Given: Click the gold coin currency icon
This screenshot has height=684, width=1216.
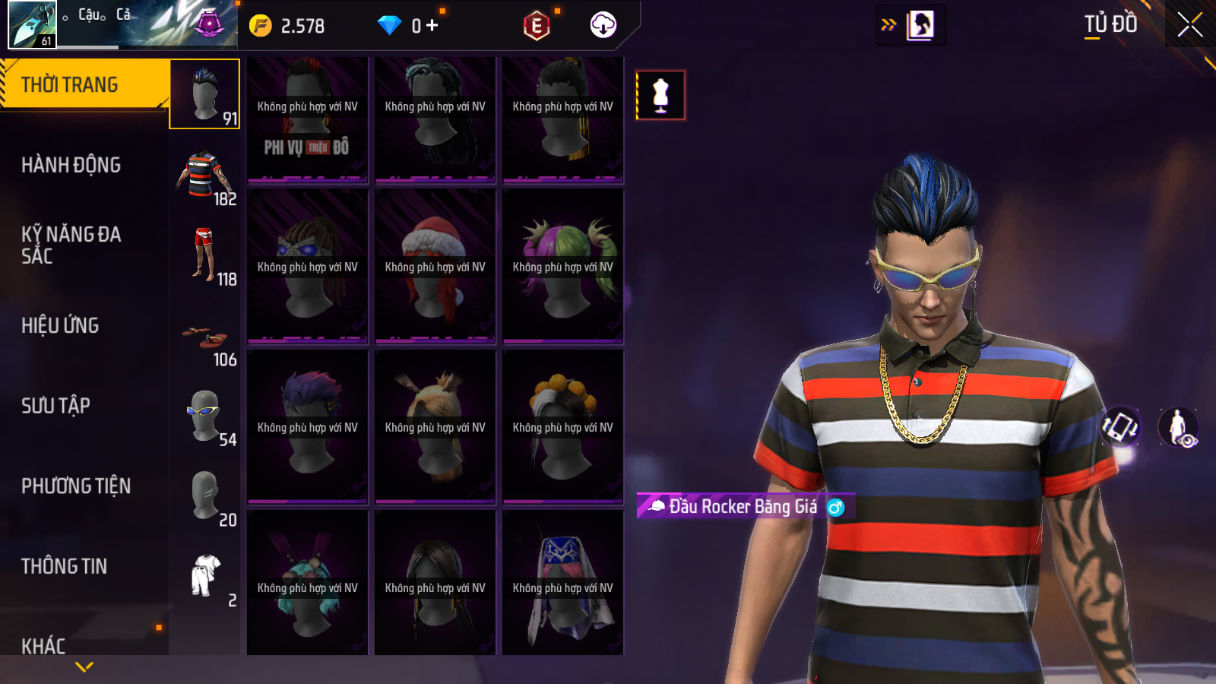Looking at the screenshot, I should click(260, 26).
